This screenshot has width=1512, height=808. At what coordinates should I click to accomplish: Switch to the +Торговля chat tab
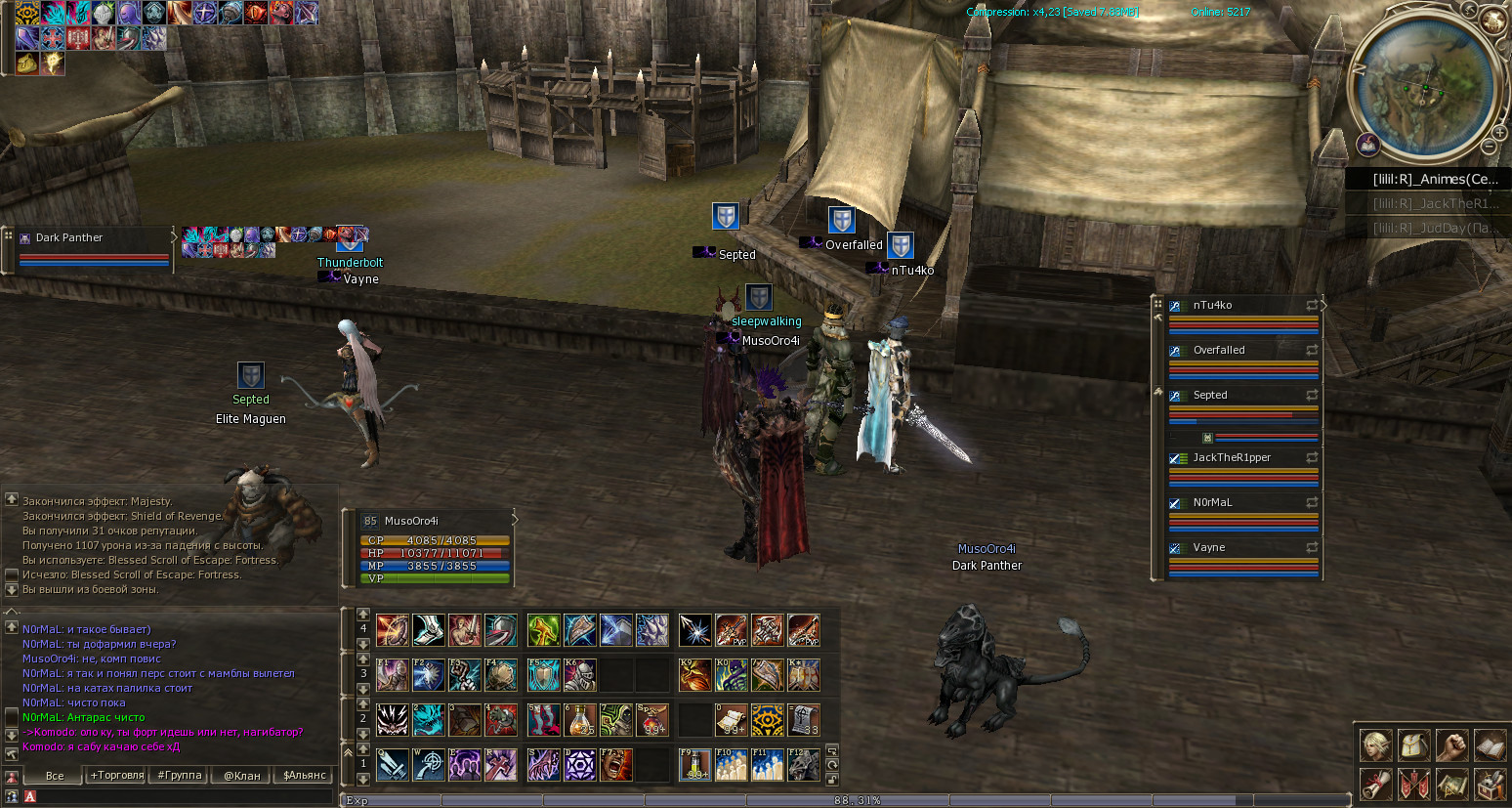[117, 776]
